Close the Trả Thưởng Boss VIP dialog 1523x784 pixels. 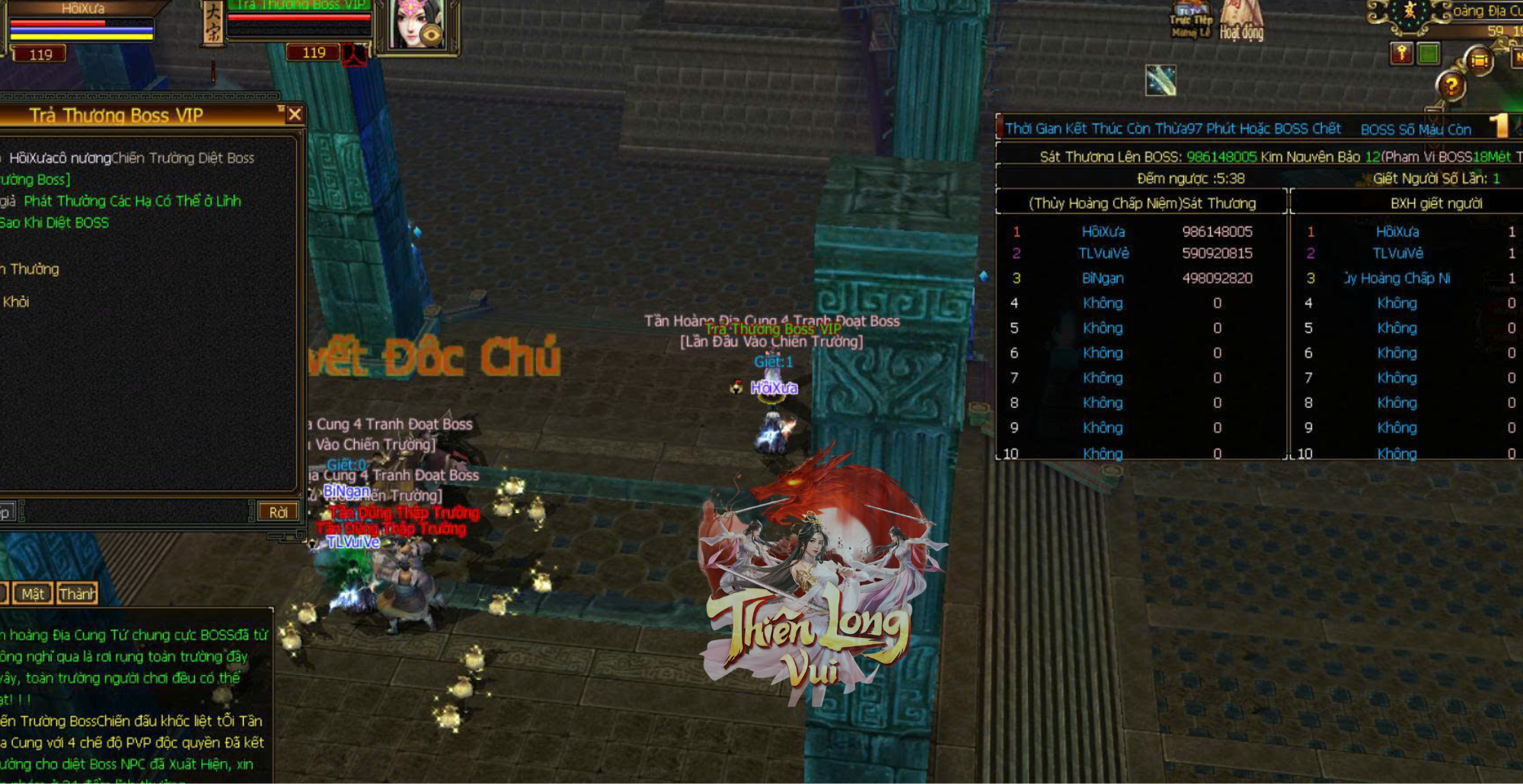(x=295, y=115)
